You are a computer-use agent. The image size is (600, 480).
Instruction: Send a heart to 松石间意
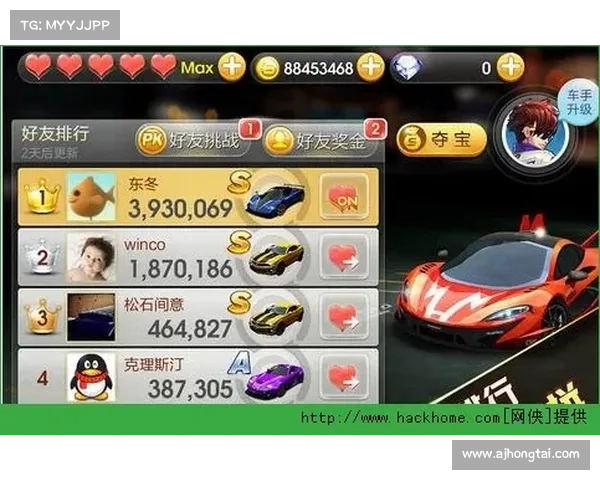343,317
